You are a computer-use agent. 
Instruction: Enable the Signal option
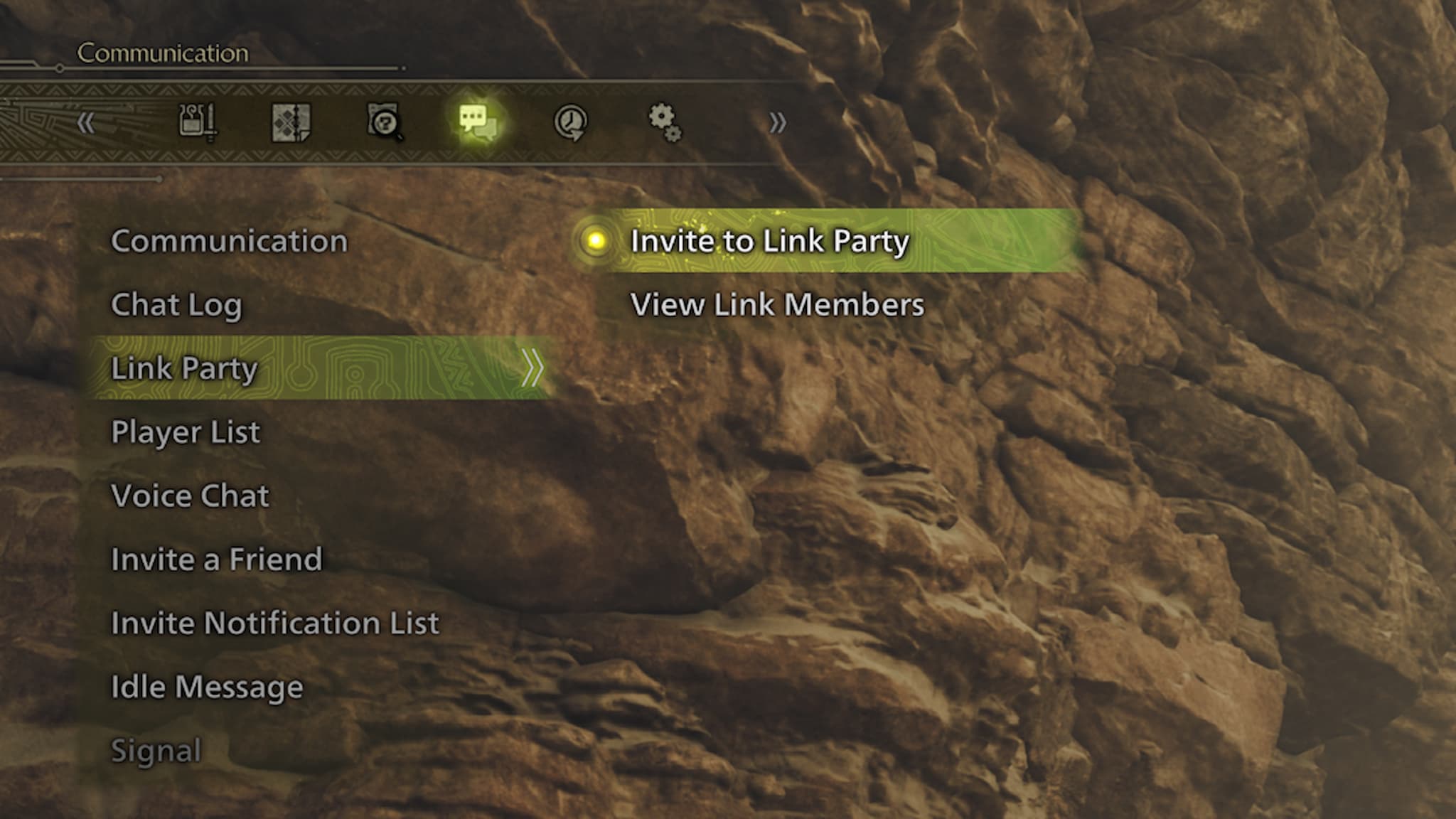click(155, 749)
